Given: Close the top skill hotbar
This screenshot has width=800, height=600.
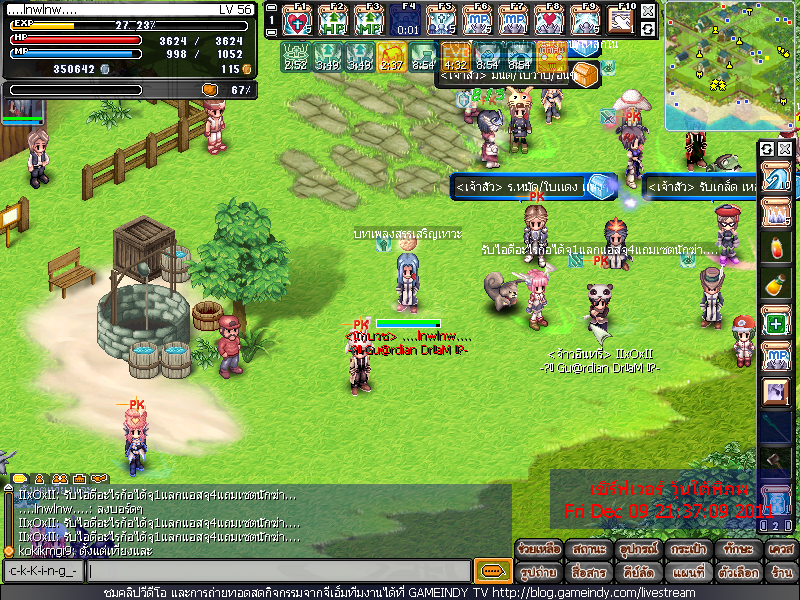Looking at the screenshot, I should point(649,12).
